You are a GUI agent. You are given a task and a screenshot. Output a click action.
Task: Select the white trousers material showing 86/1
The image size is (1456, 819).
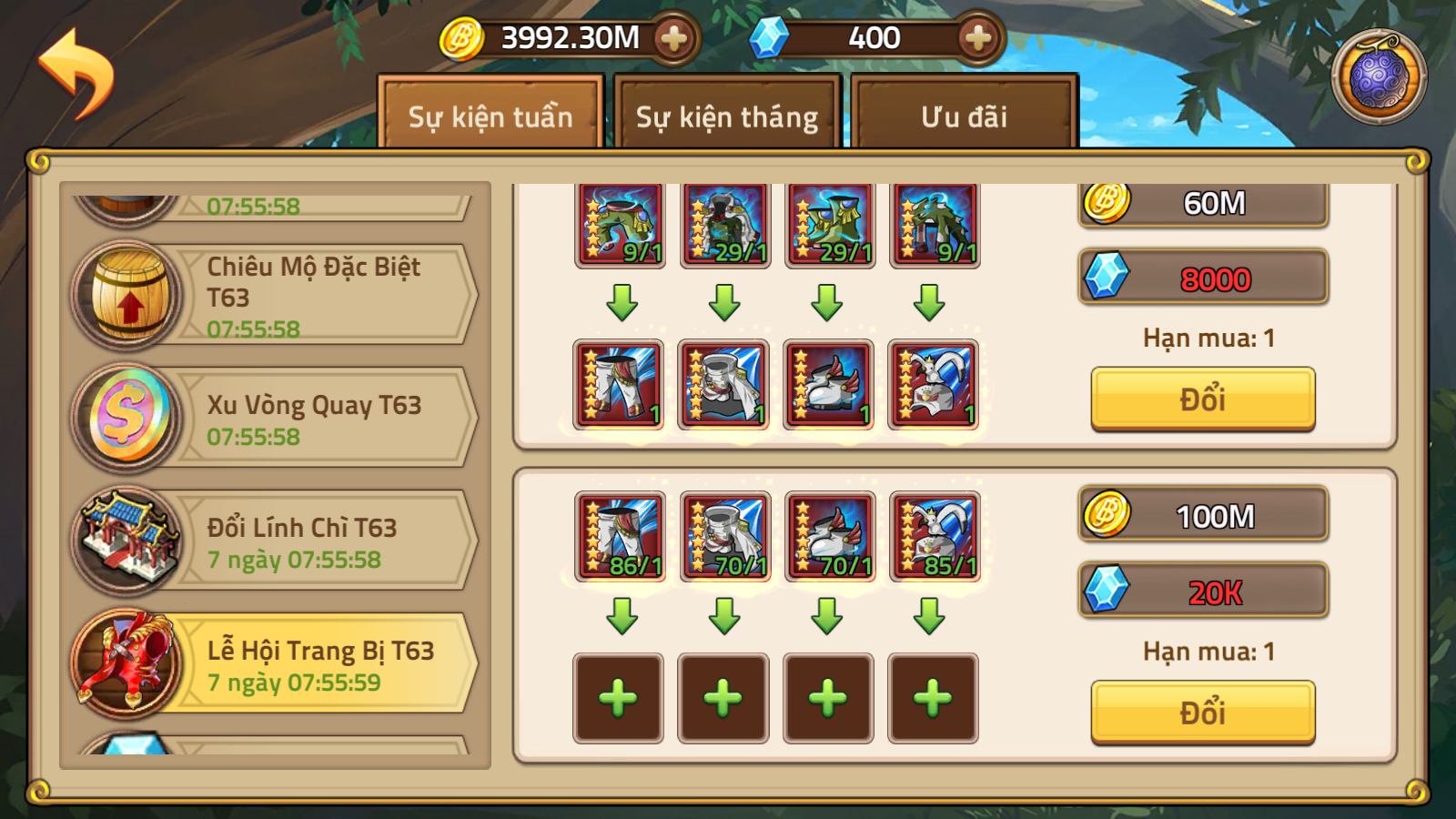[x=620, y=537]
